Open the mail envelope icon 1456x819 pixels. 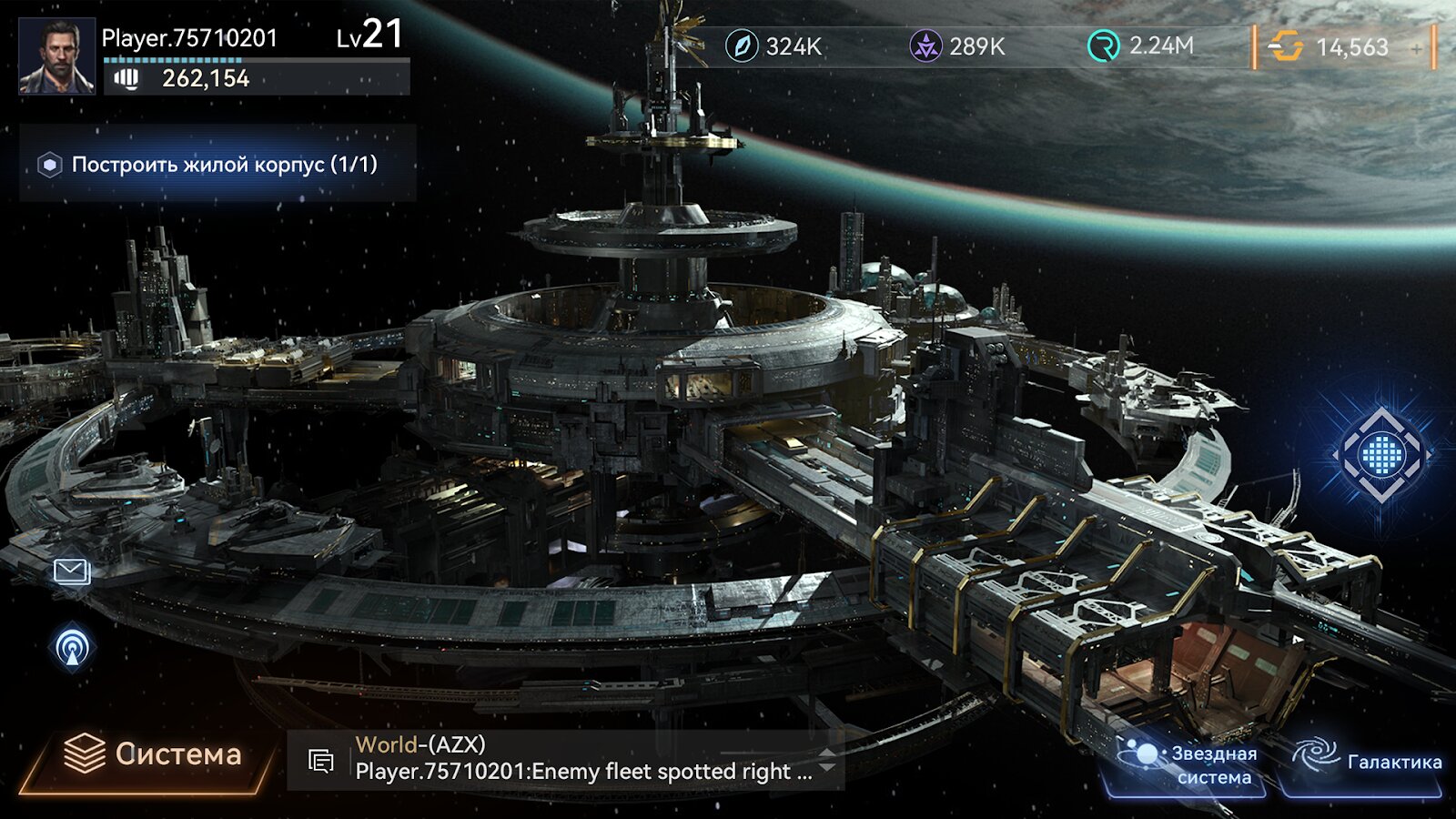71,571
